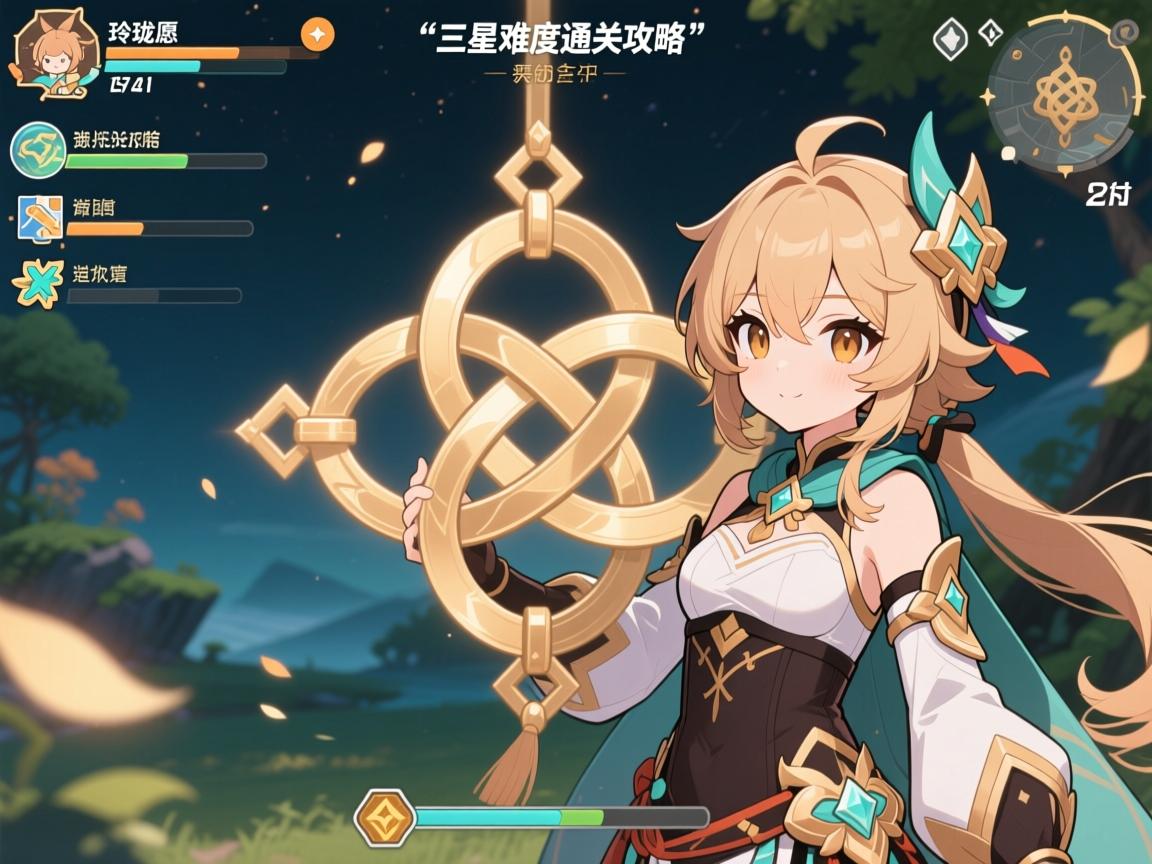Click the large white diamond star icon
The image size is (1152, 864).
[x=950, y=40]
